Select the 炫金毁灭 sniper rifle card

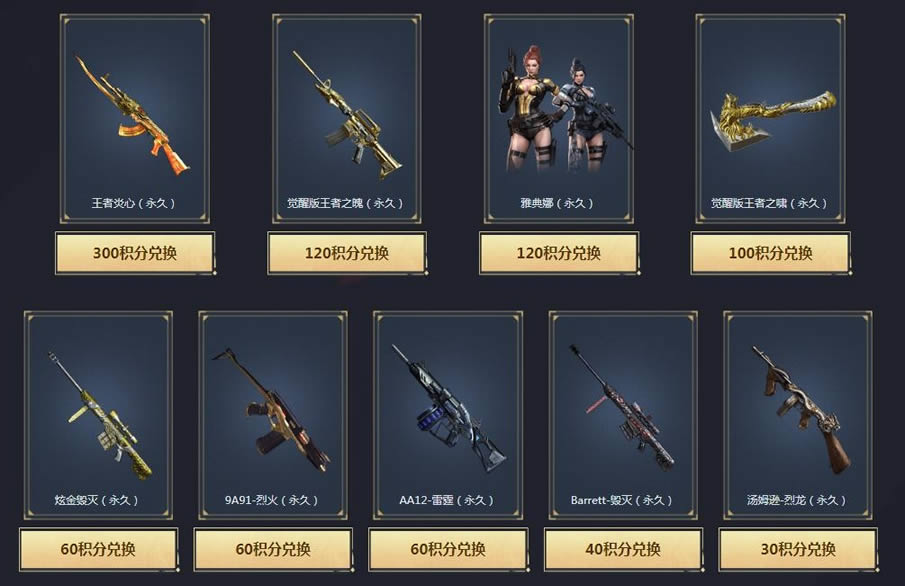pyautogui.click(x=98, y=415)
